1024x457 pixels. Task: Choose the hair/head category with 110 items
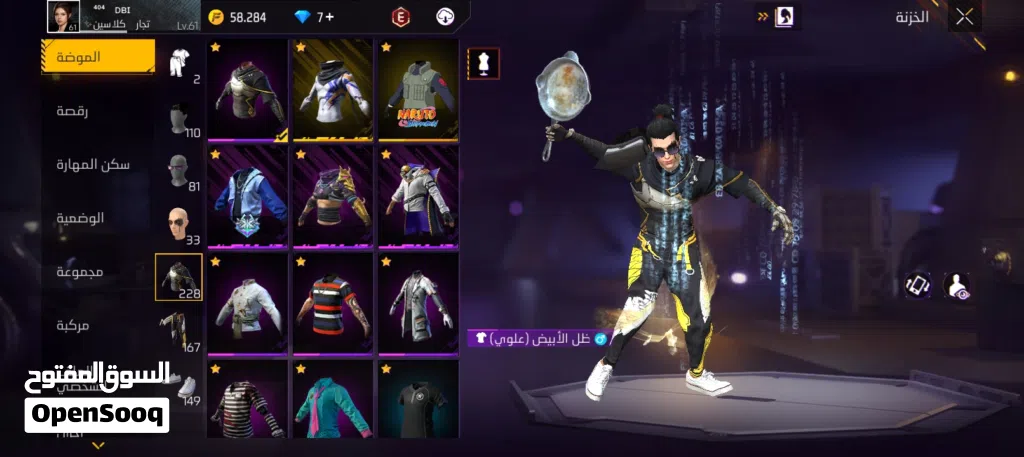point(180,120)
